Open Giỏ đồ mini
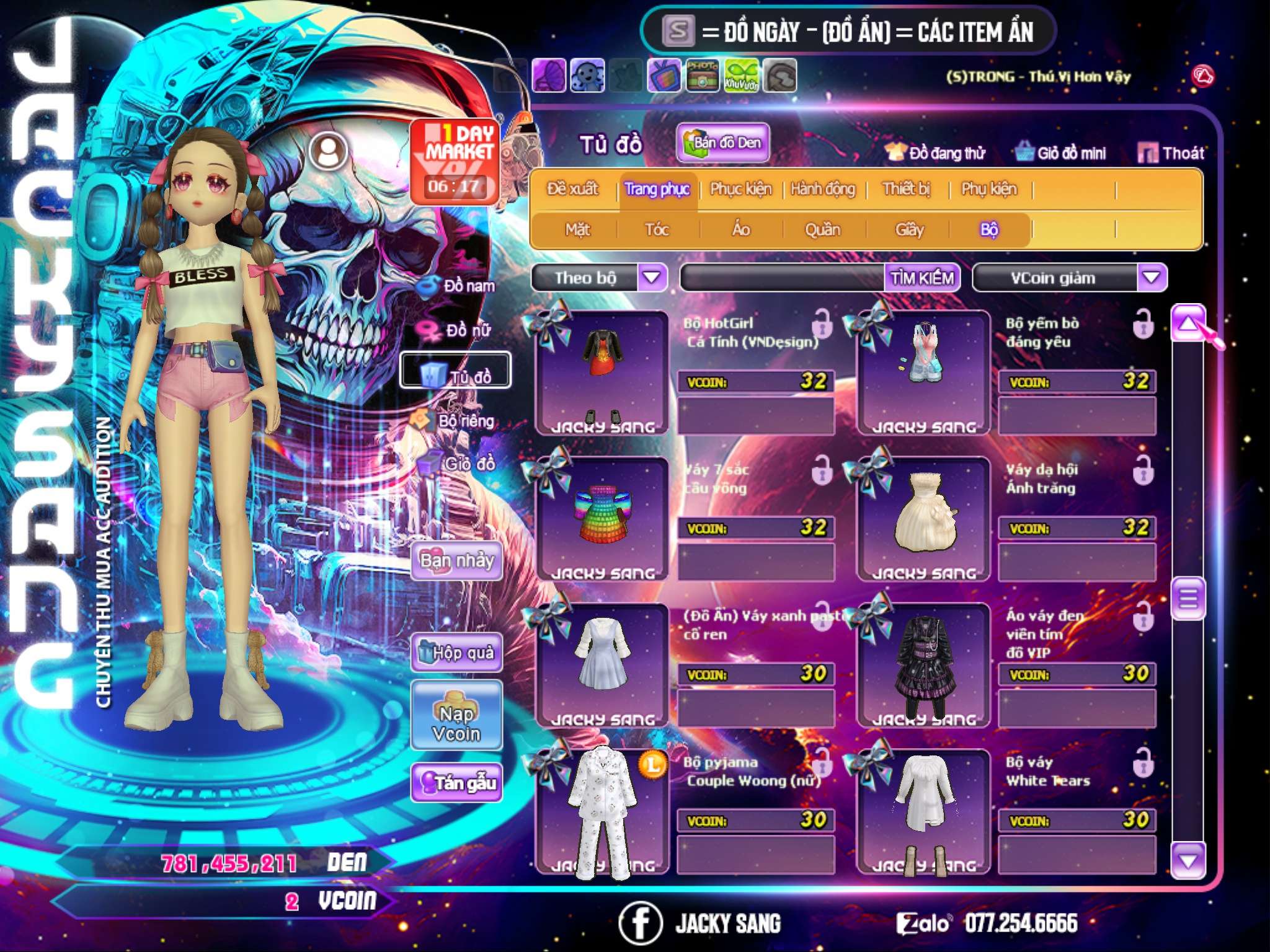 (1061, 153)
